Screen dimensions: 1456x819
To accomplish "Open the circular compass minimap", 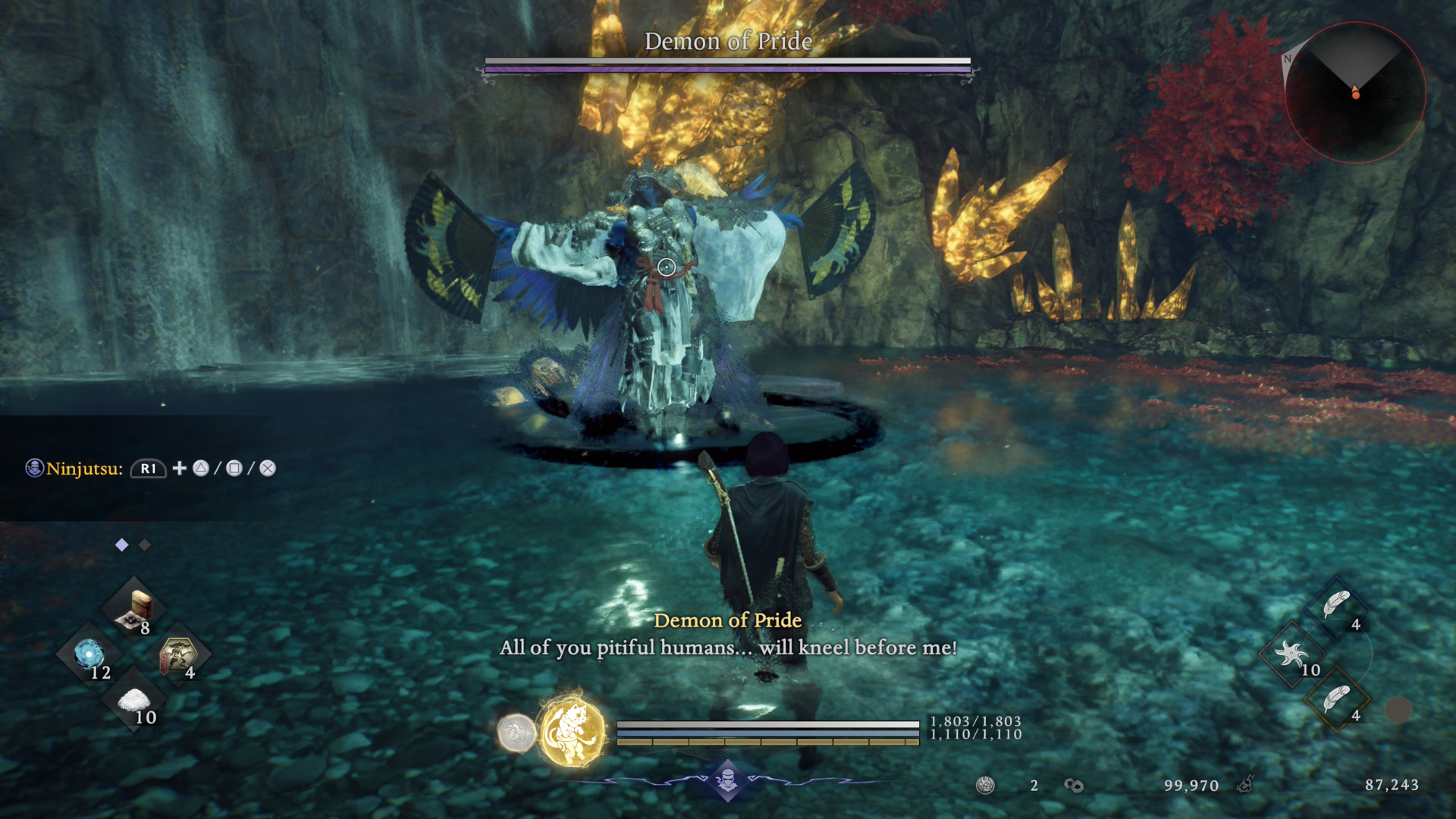I will 1355,93.
